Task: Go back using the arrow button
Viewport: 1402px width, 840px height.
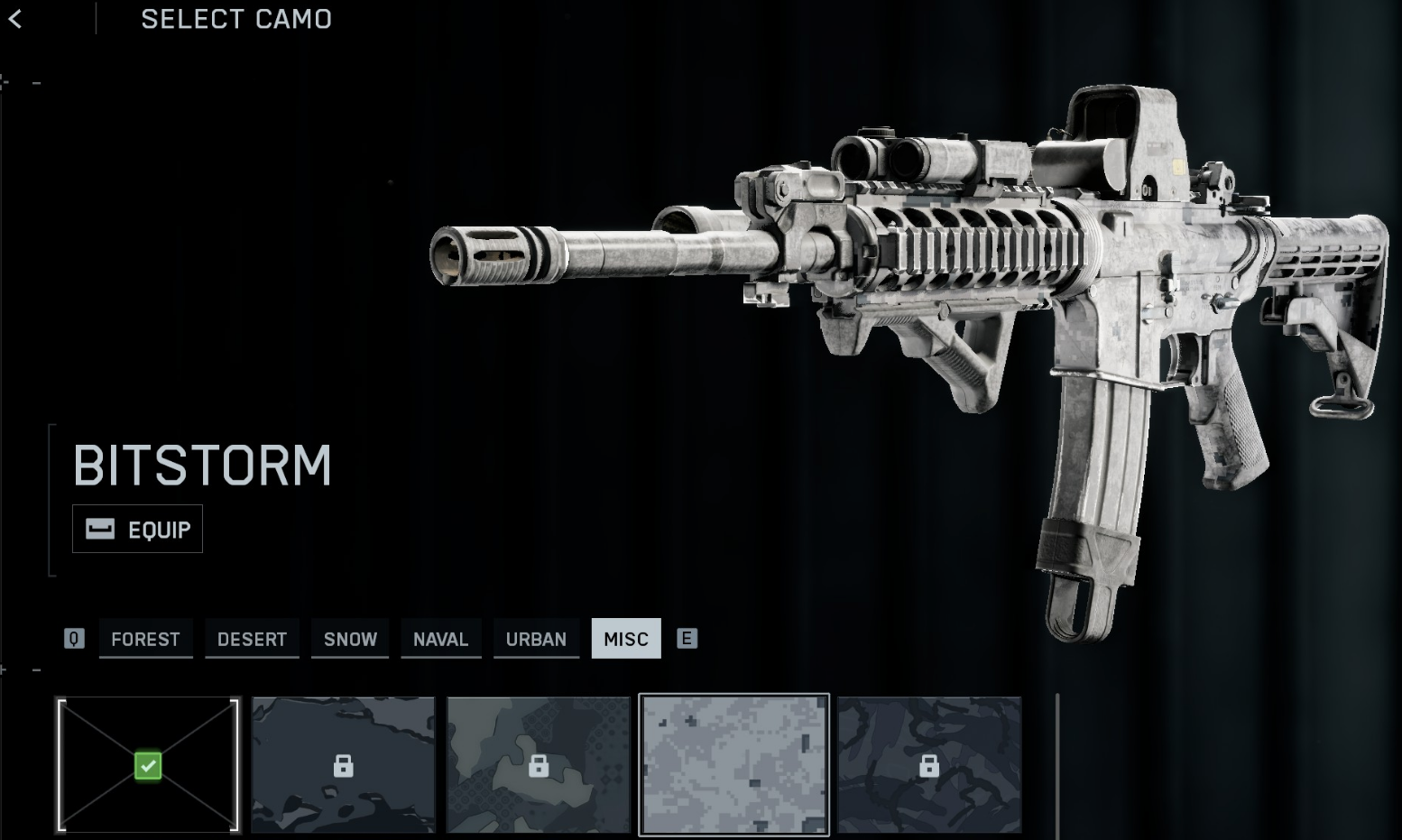Action: point(15,19)
